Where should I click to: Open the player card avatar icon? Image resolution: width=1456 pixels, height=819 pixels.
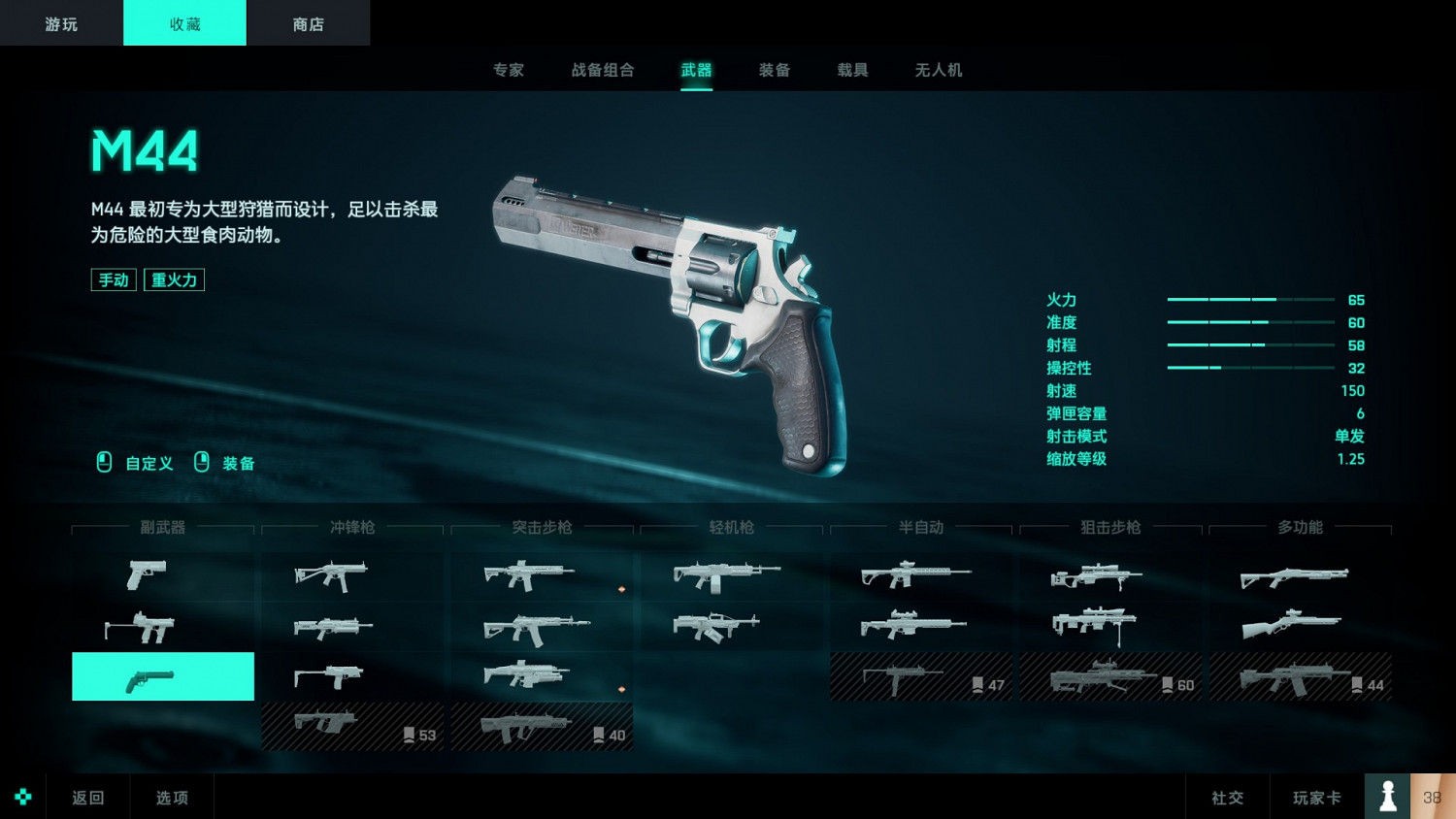(x=1387, y=796)
